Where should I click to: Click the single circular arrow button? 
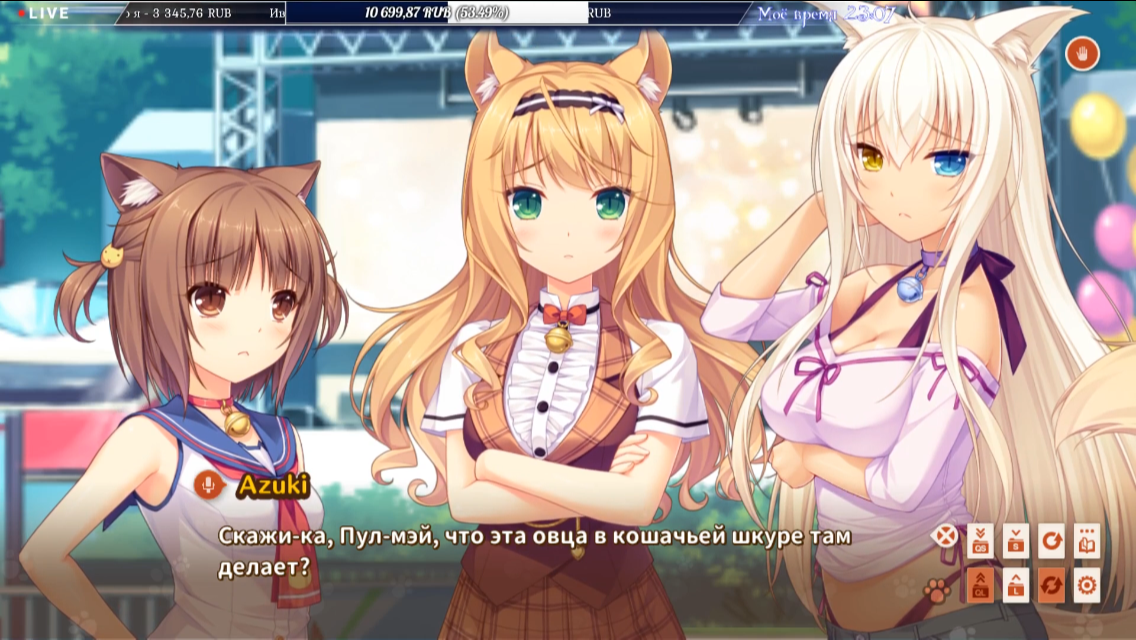coord(1051,541)
